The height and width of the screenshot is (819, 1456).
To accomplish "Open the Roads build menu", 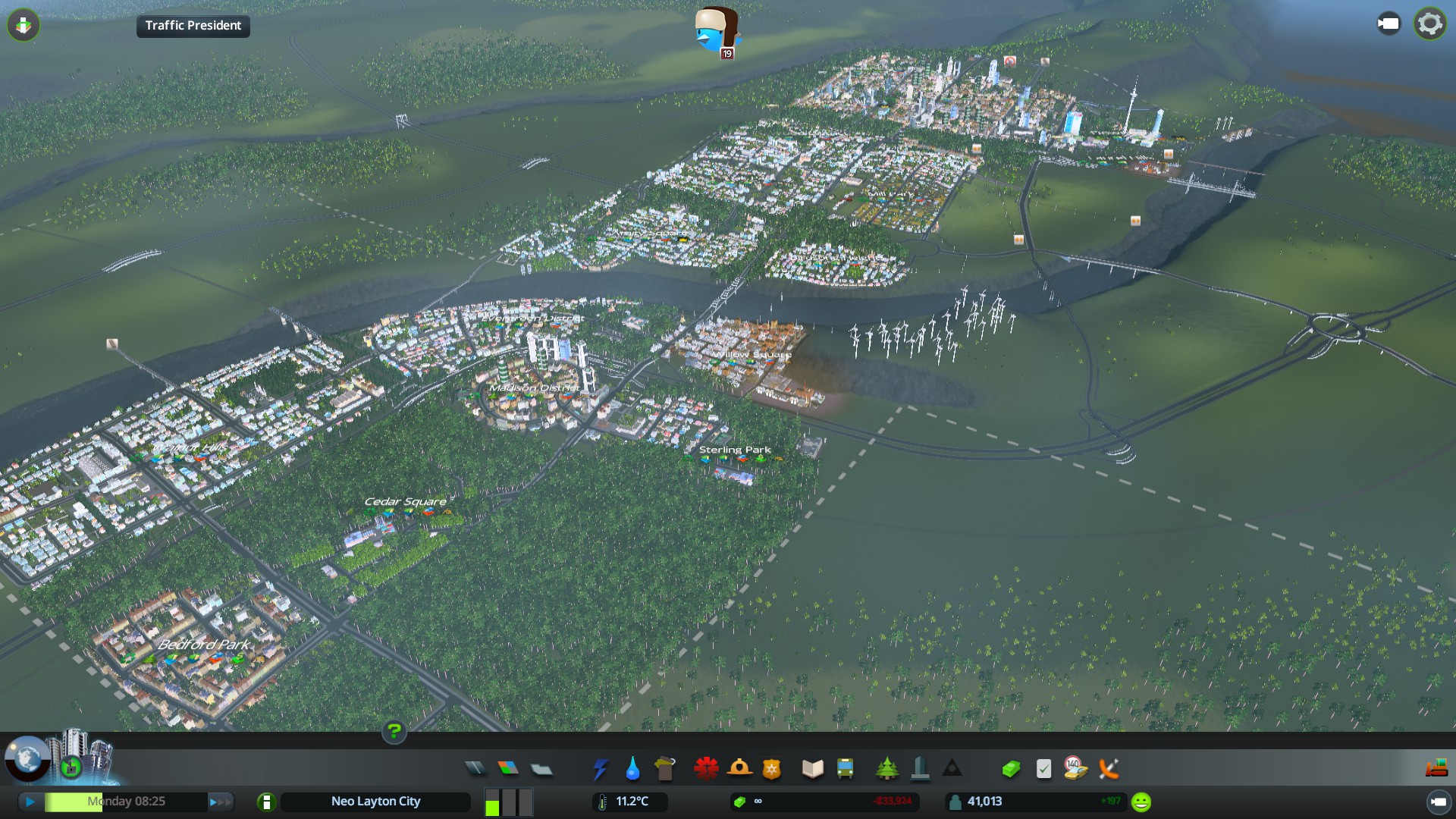I will [x=475, y=769].
